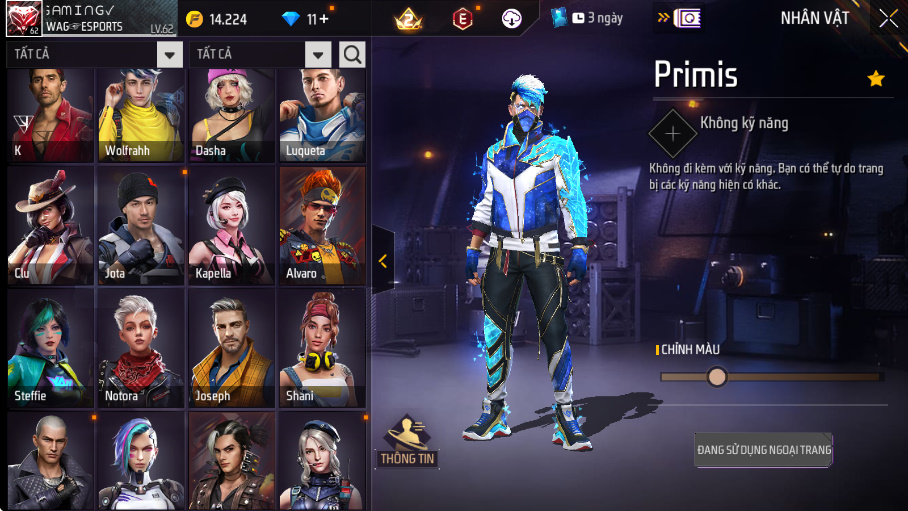
Task: Open the Thông Tin character info
Action: [x=407, y=442]
